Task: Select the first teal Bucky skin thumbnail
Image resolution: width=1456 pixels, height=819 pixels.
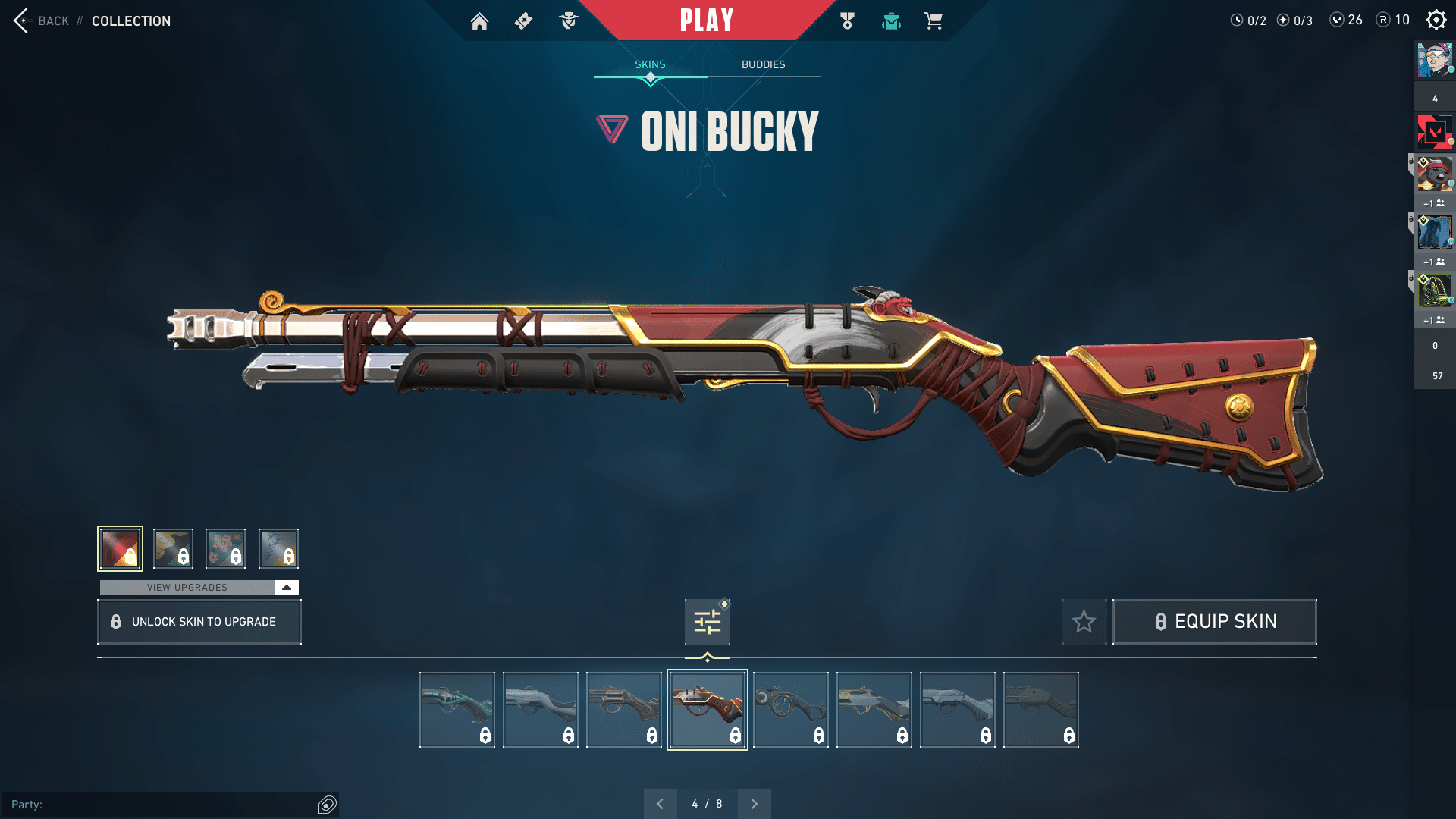Action: point(457,708)
